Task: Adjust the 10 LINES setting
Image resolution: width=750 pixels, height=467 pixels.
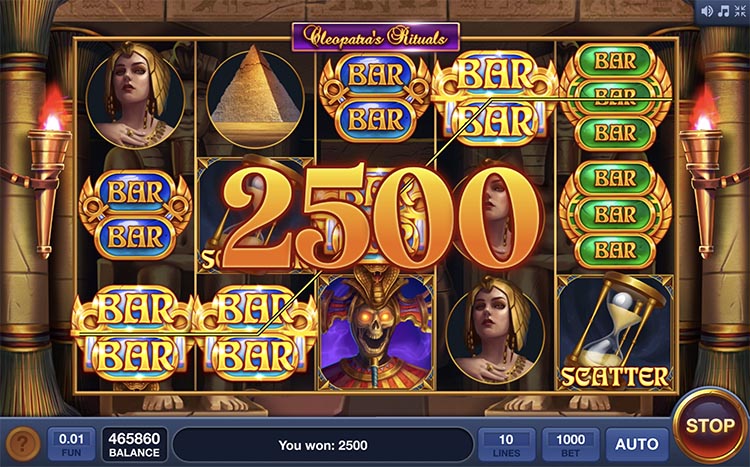Action: click(x=506, y=444)
